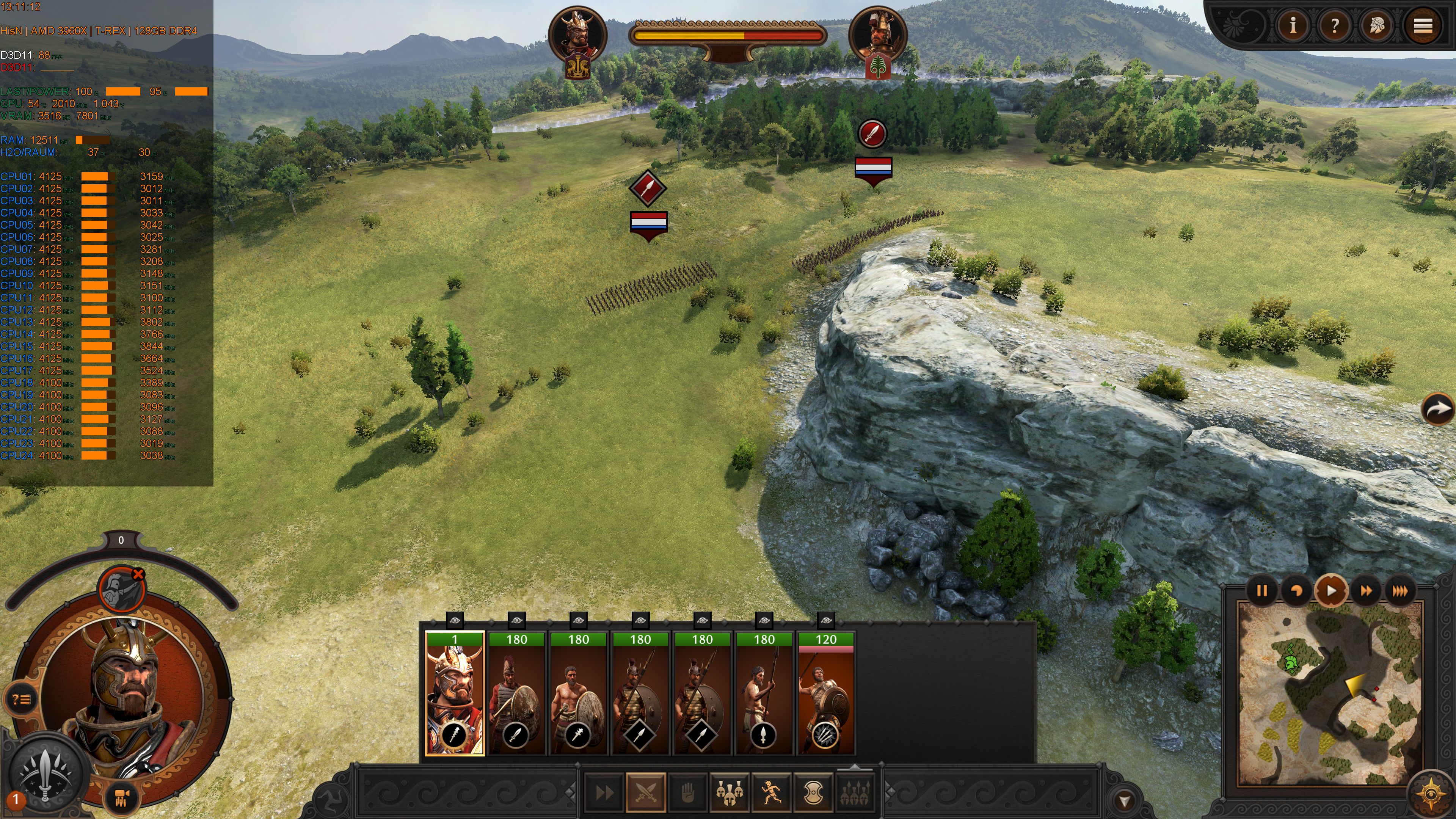
Task: Pause the battle
Action: click(x=1261, y=591)
